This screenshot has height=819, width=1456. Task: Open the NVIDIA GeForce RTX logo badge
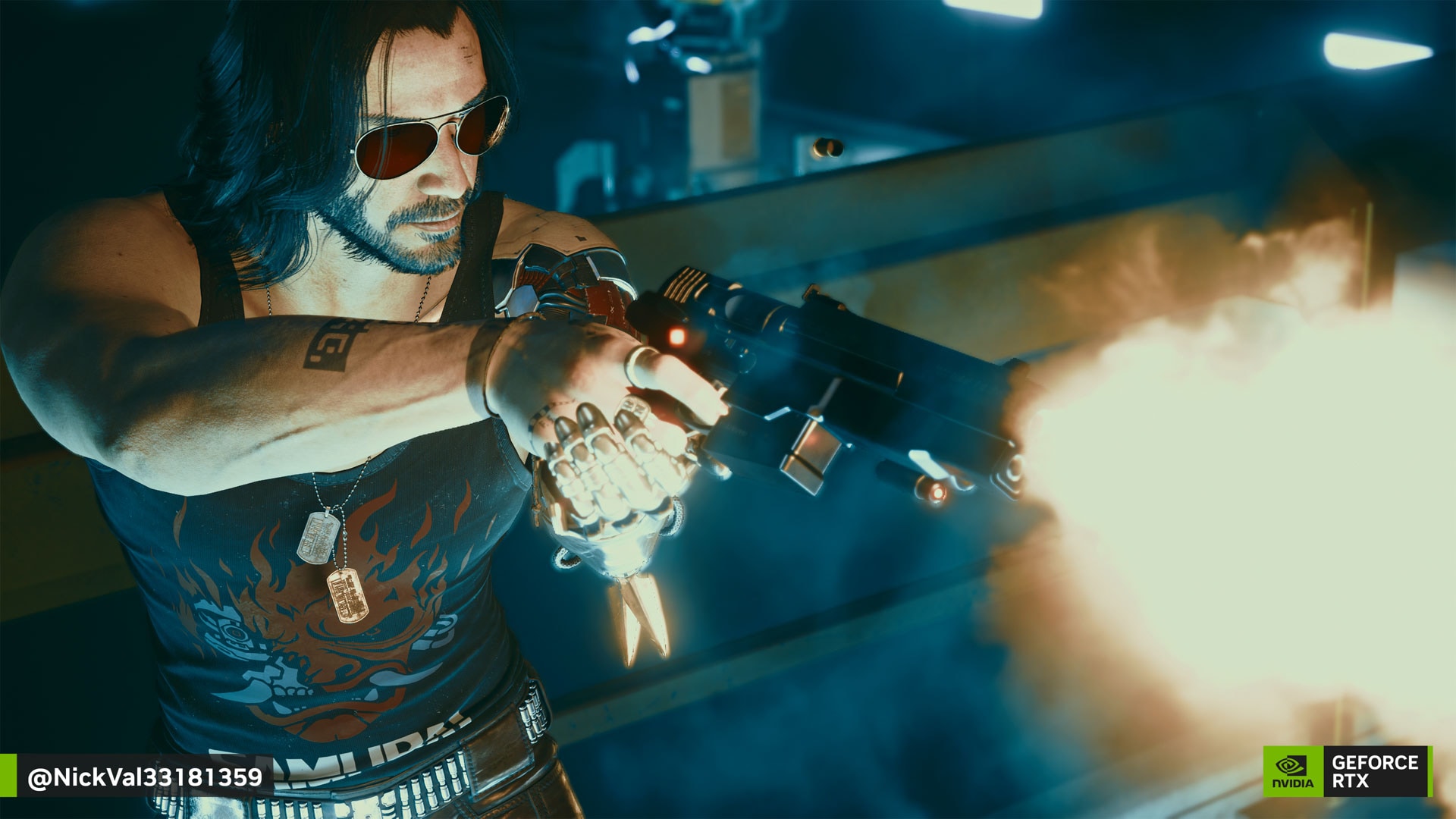1346,771
